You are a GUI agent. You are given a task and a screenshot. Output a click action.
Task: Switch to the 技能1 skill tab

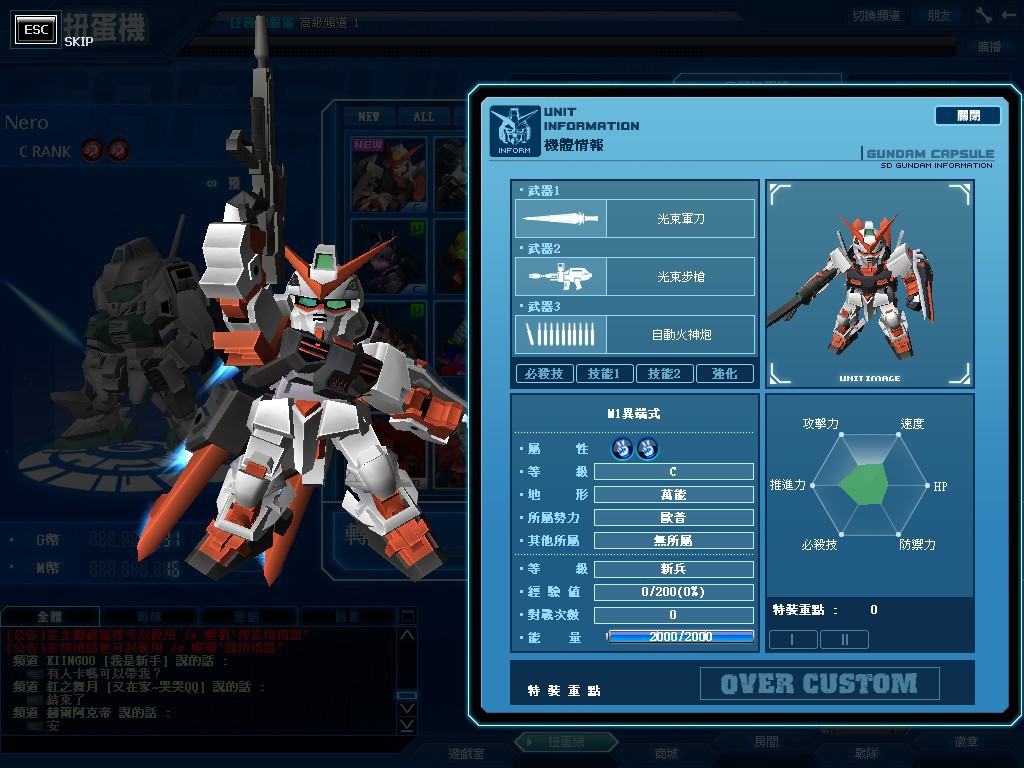[x=604, y=374]
